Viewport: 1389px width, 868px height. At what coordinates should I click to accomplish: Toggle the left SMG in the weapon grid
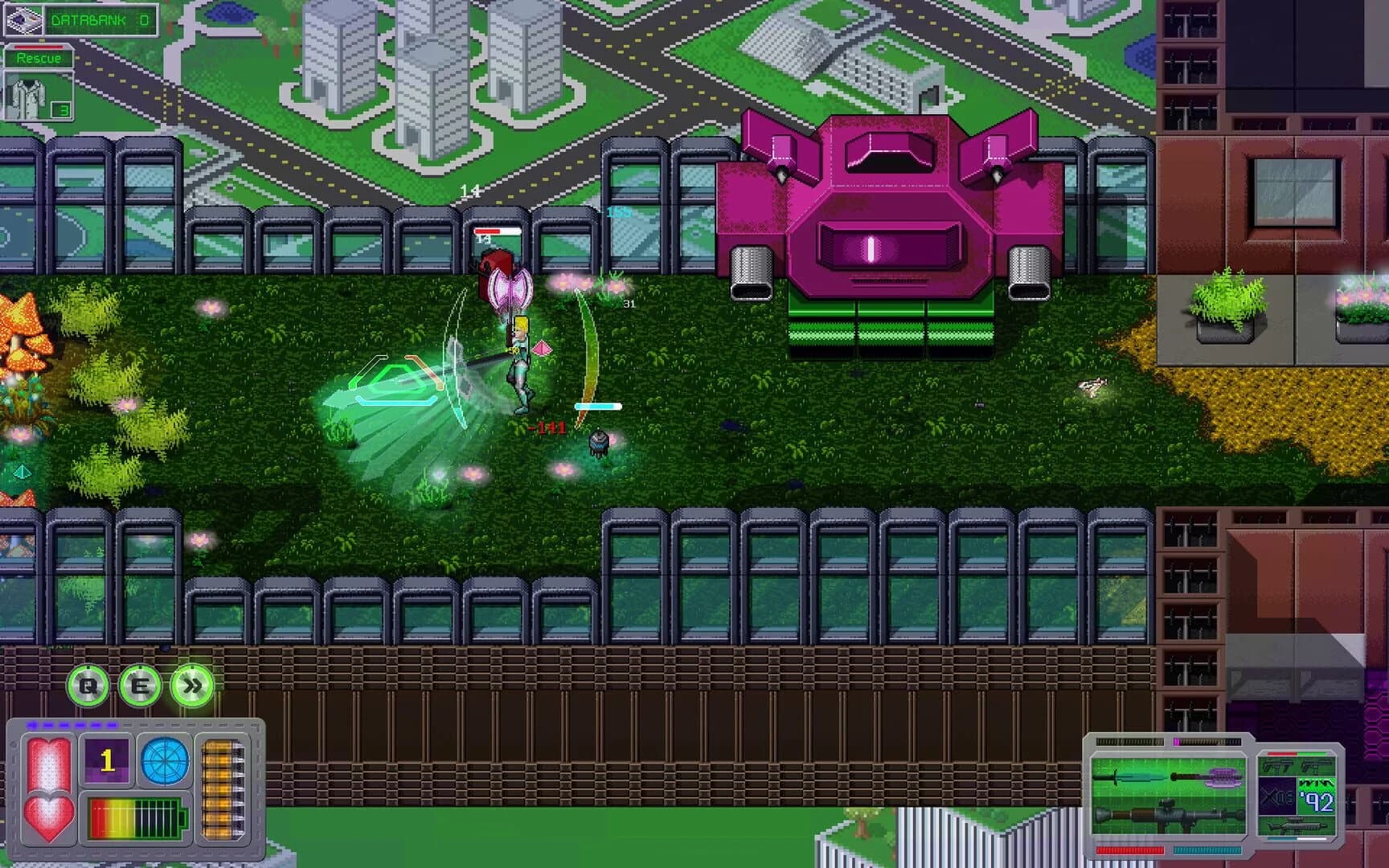1276,764
